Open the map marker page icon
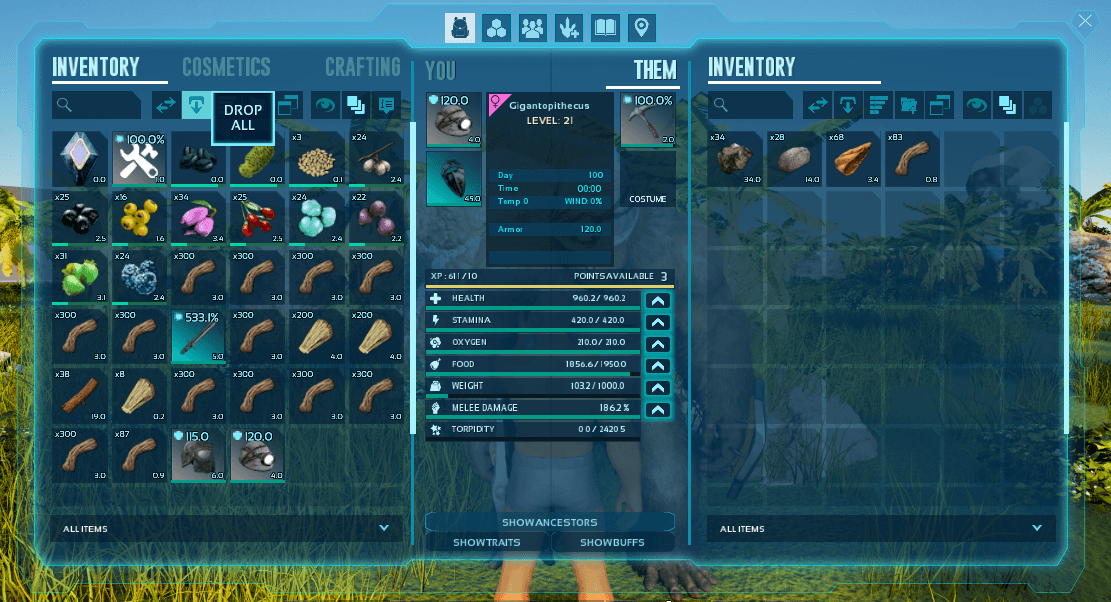Screen dimensions: 1111x602 click(642, 28)
